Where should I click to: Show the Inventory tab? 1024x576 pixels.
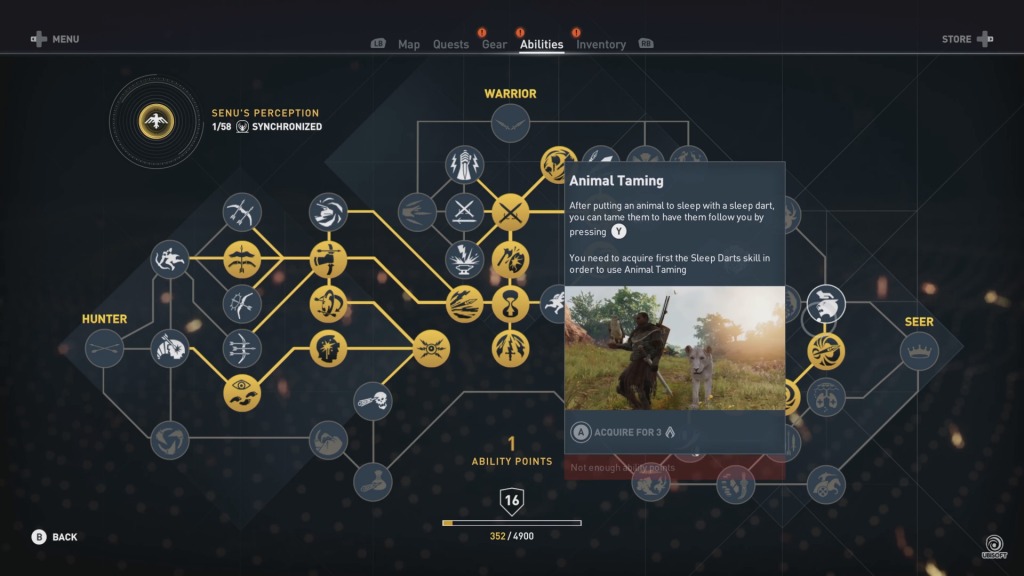[x=601, y=44]
